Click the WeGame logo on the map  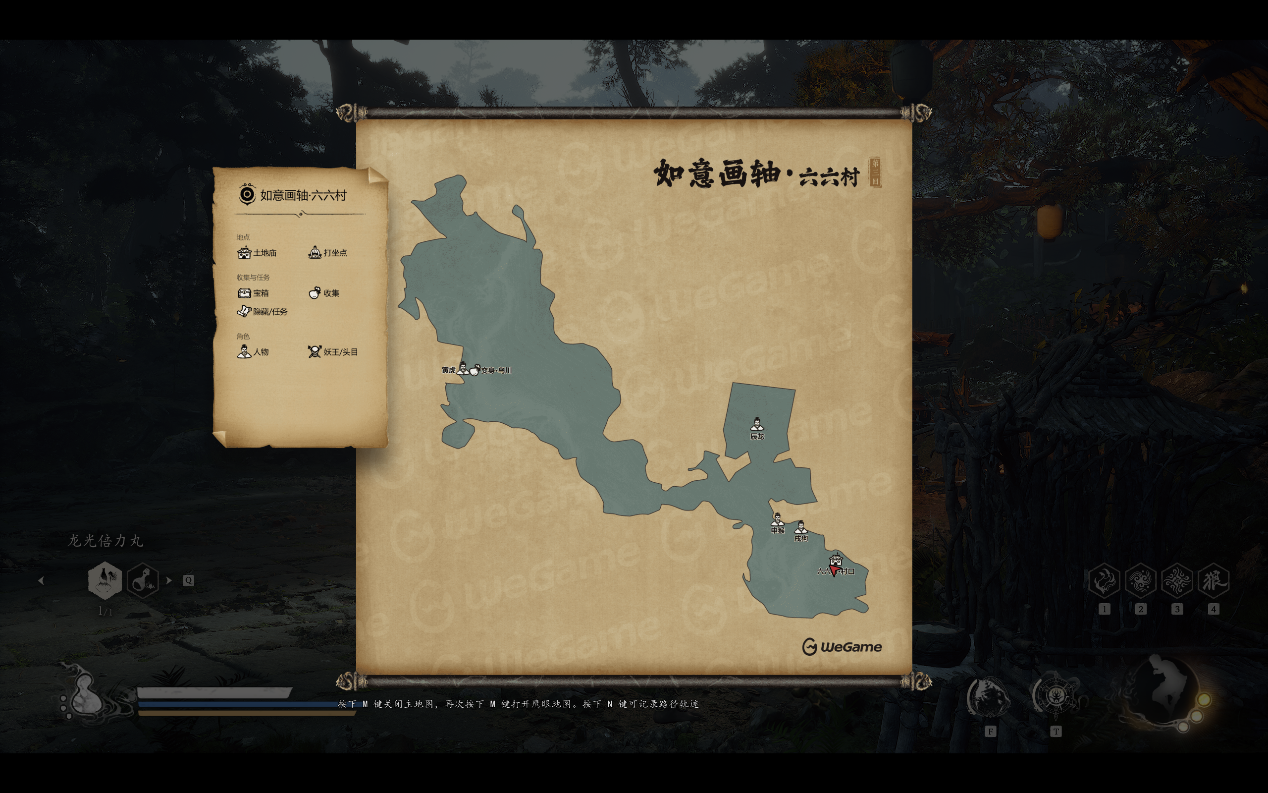click(842, 647)
